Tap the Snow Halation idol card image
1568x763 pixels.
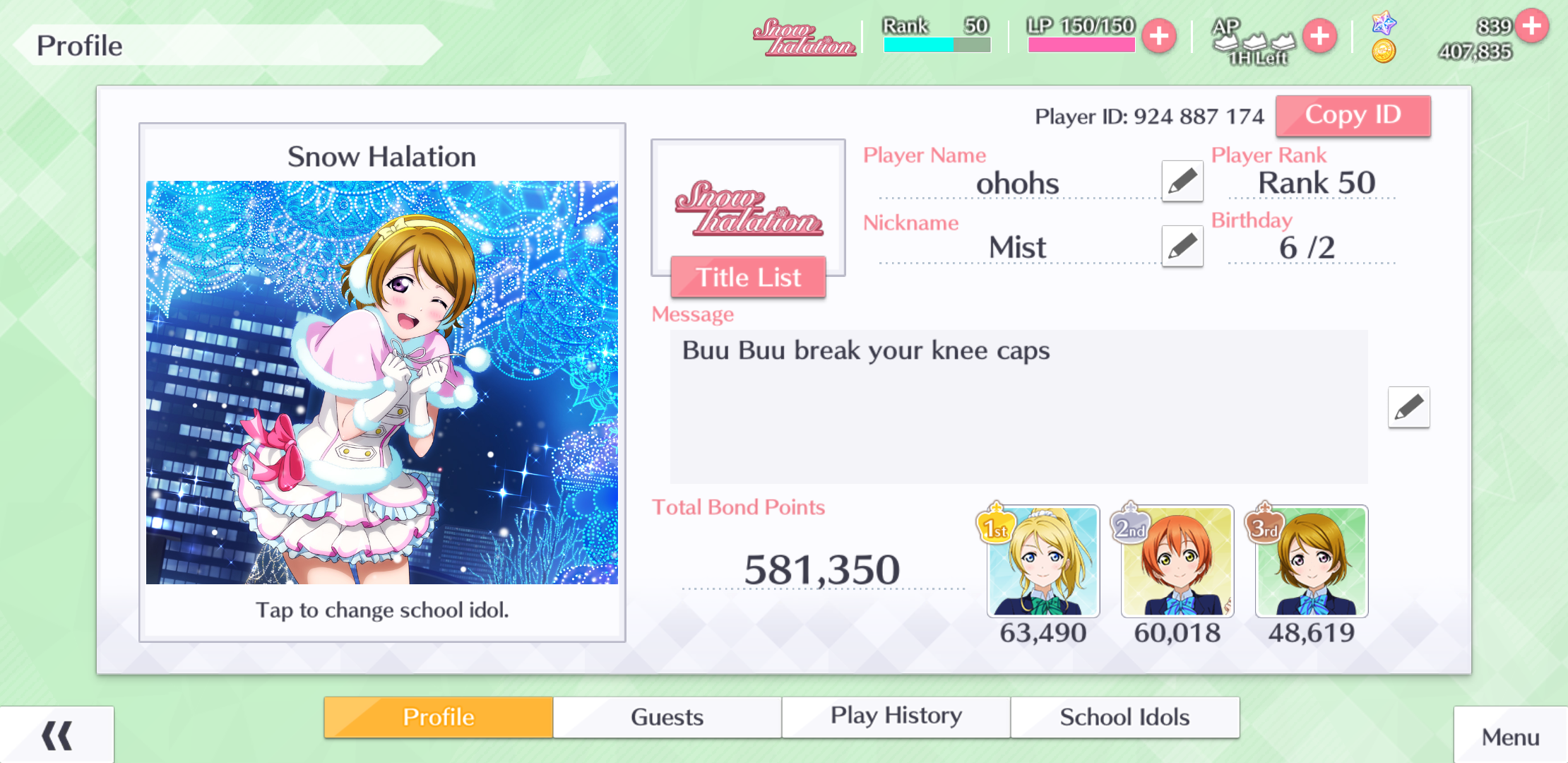click(x=381, y=382)
